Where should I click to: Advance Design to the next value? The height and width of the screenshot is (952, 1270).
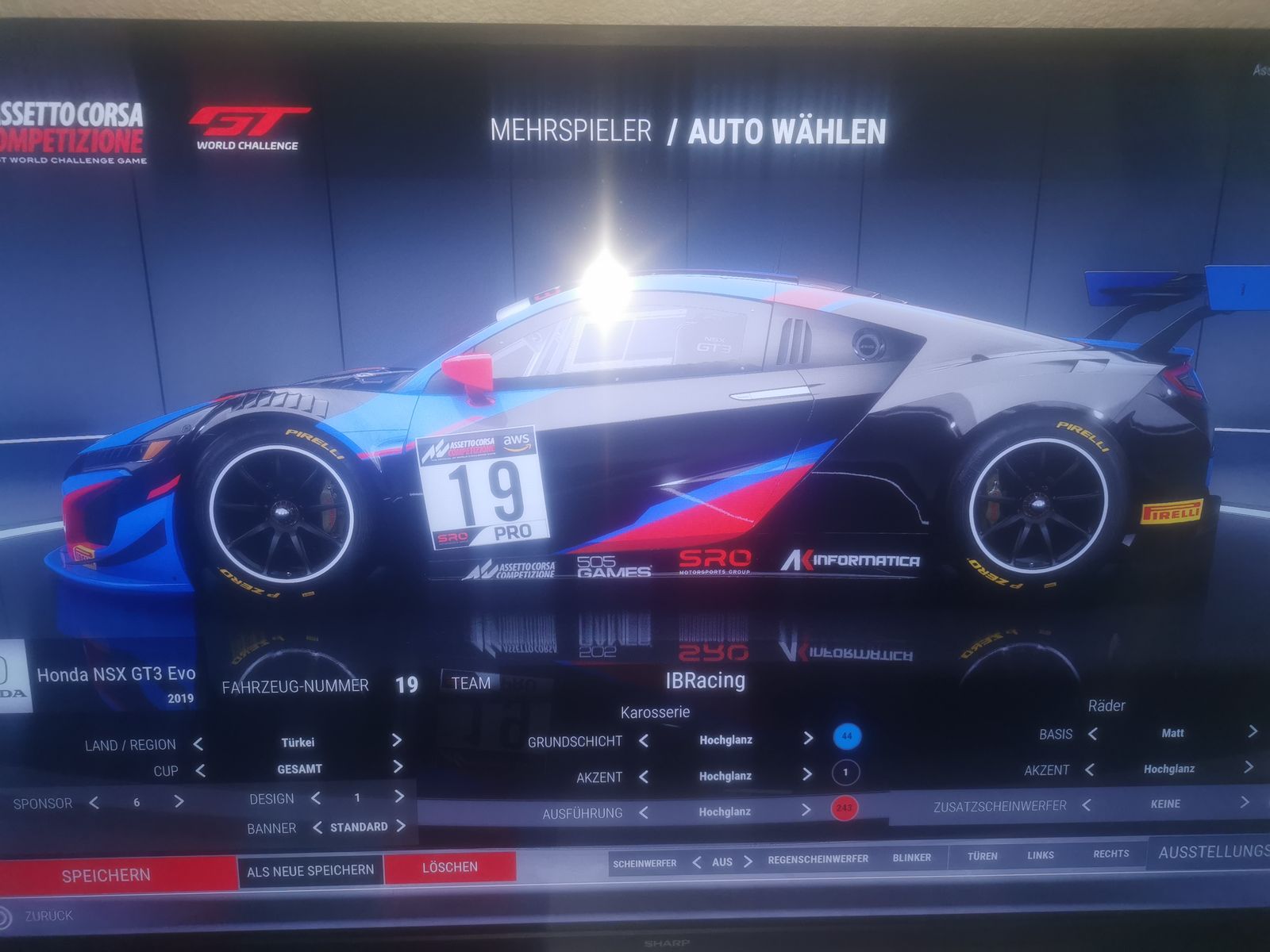[399, 797]
